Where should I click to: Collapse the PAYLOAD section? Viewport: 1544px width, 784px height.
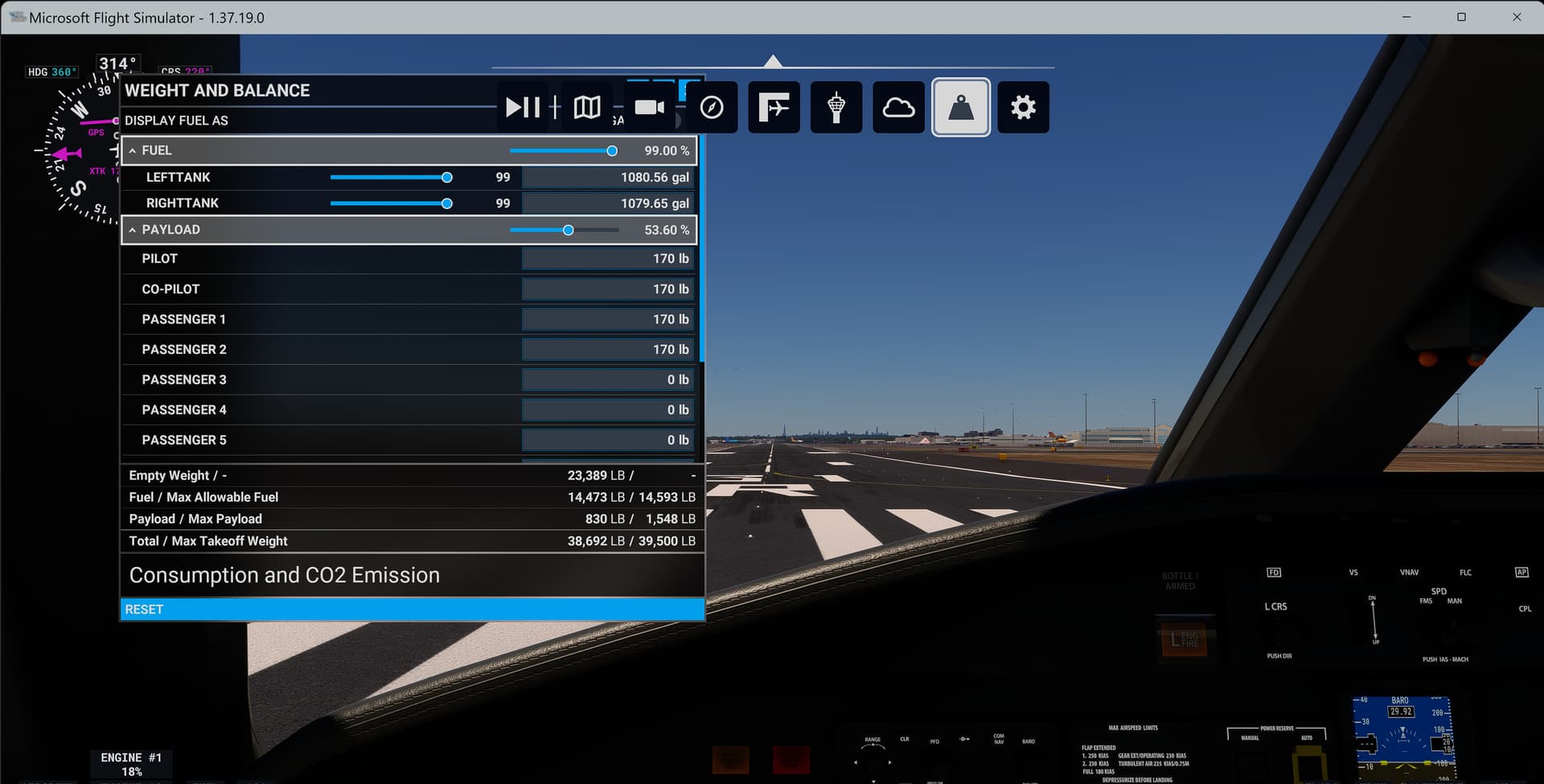coord(132,230)
